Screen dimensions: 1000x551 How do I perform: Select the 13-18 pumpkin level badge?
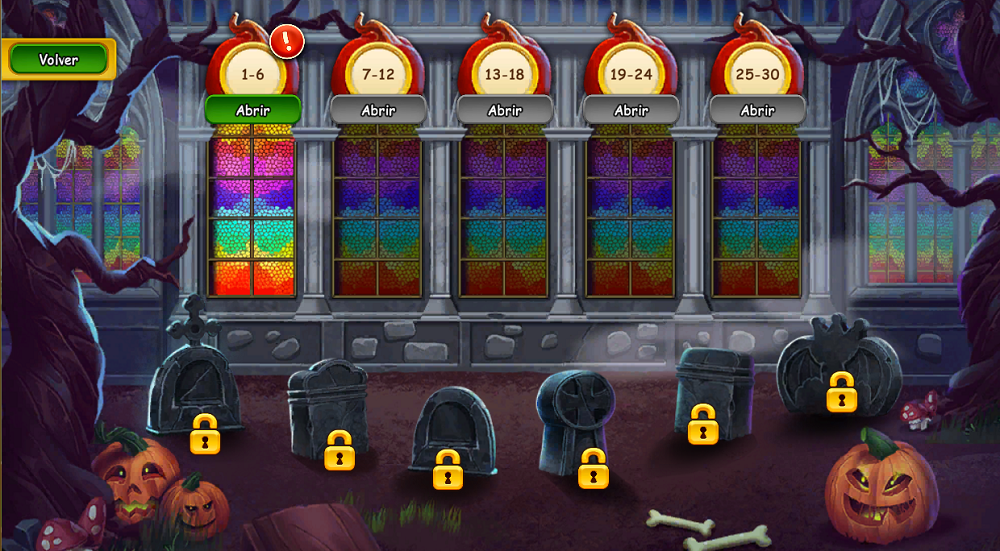(x=505, y=73)
